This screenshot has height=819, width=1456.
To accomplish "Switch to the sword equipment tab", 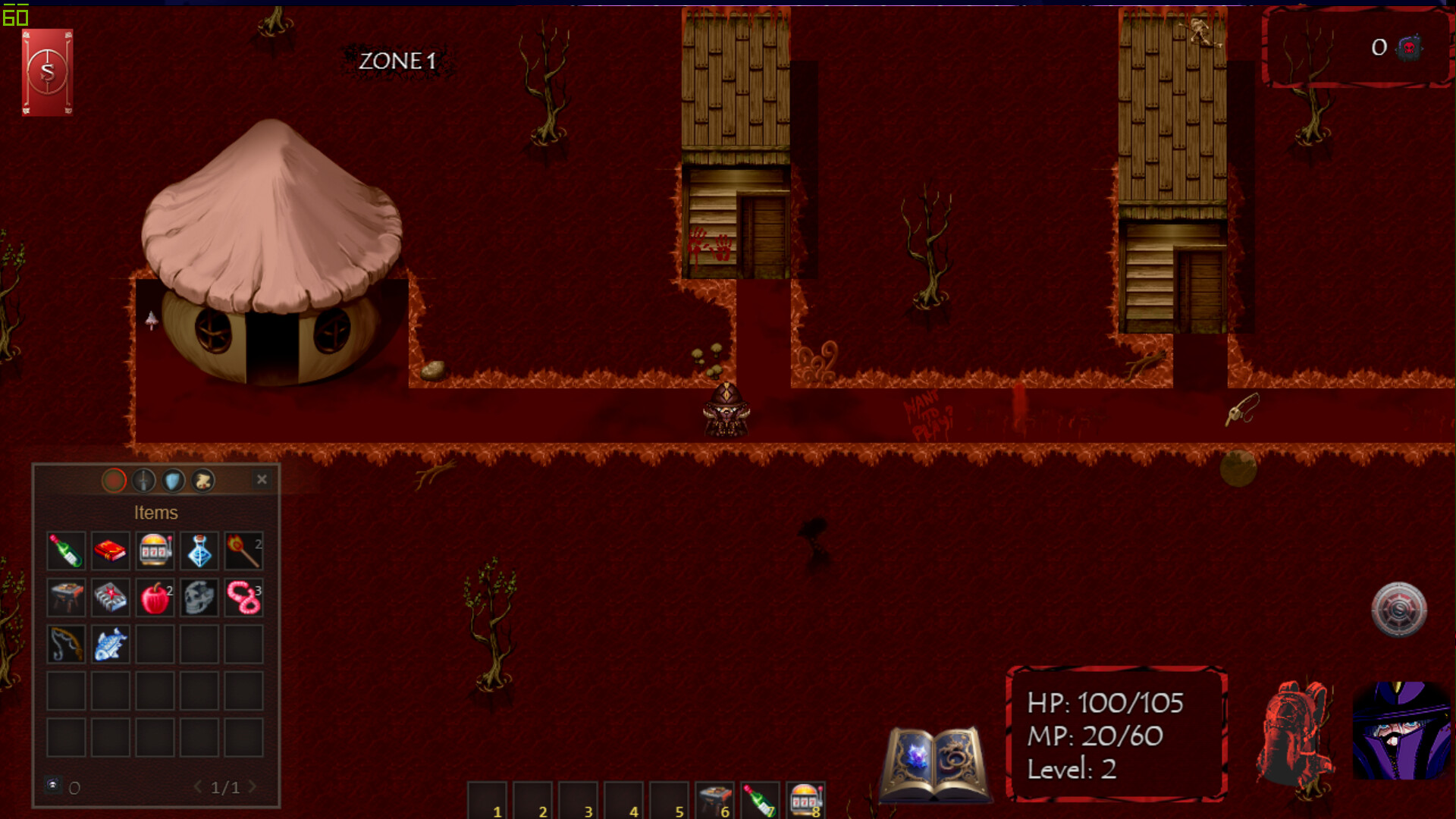I will [x=144, y=480].
